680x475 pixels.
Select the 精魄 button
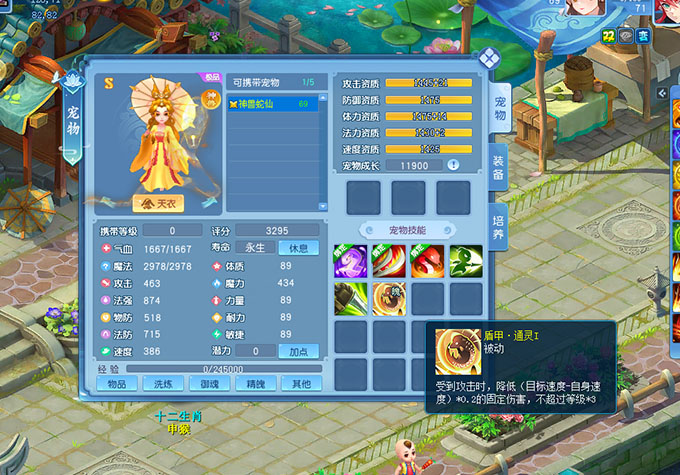254,384
